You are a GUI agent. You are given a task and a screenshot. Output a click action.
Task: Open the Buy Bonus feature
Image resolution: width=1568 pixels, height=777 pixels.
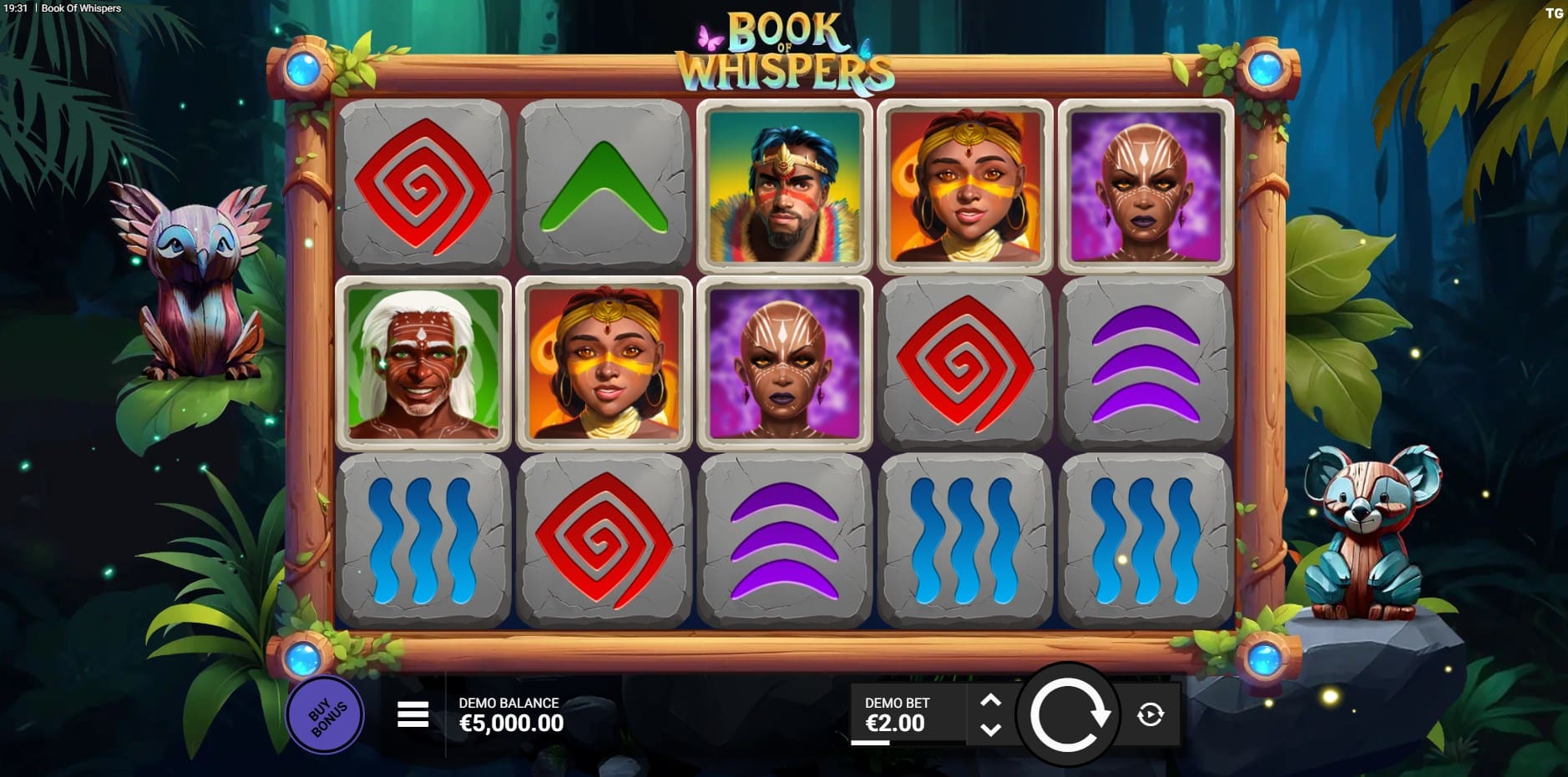[x=325, y=715]
